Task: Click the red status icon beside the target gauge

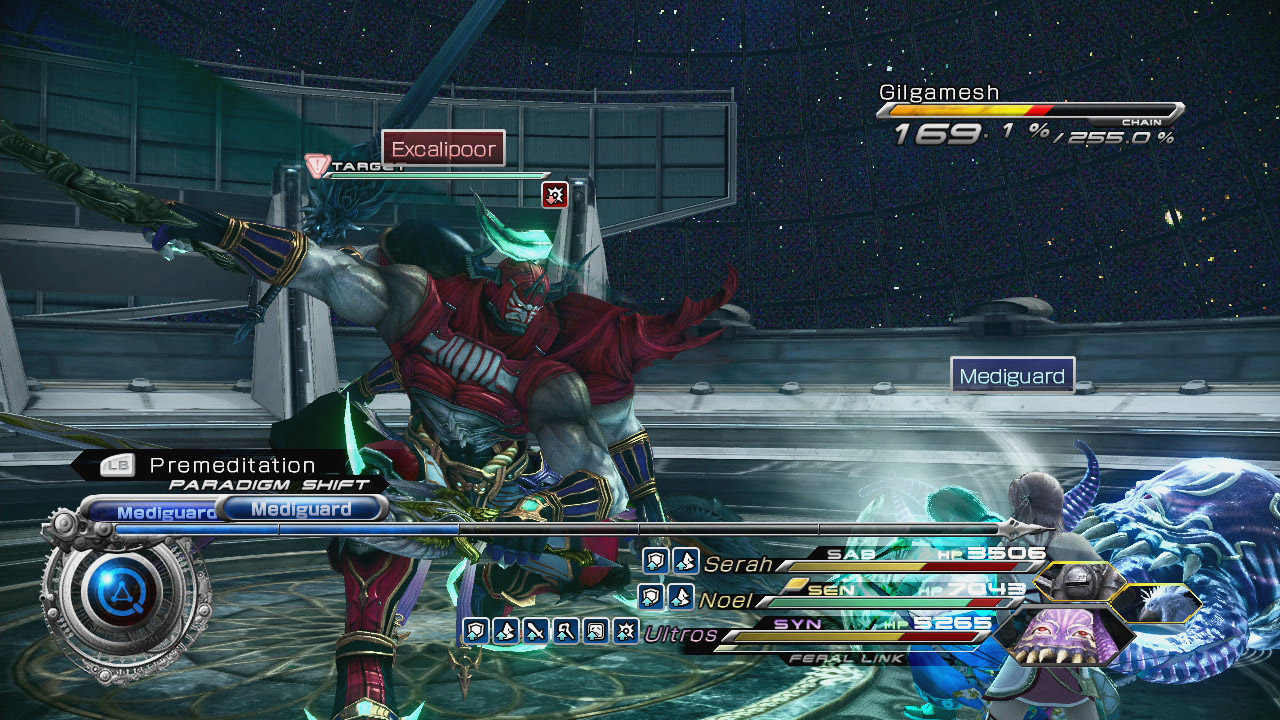Action: click(554, 195)
